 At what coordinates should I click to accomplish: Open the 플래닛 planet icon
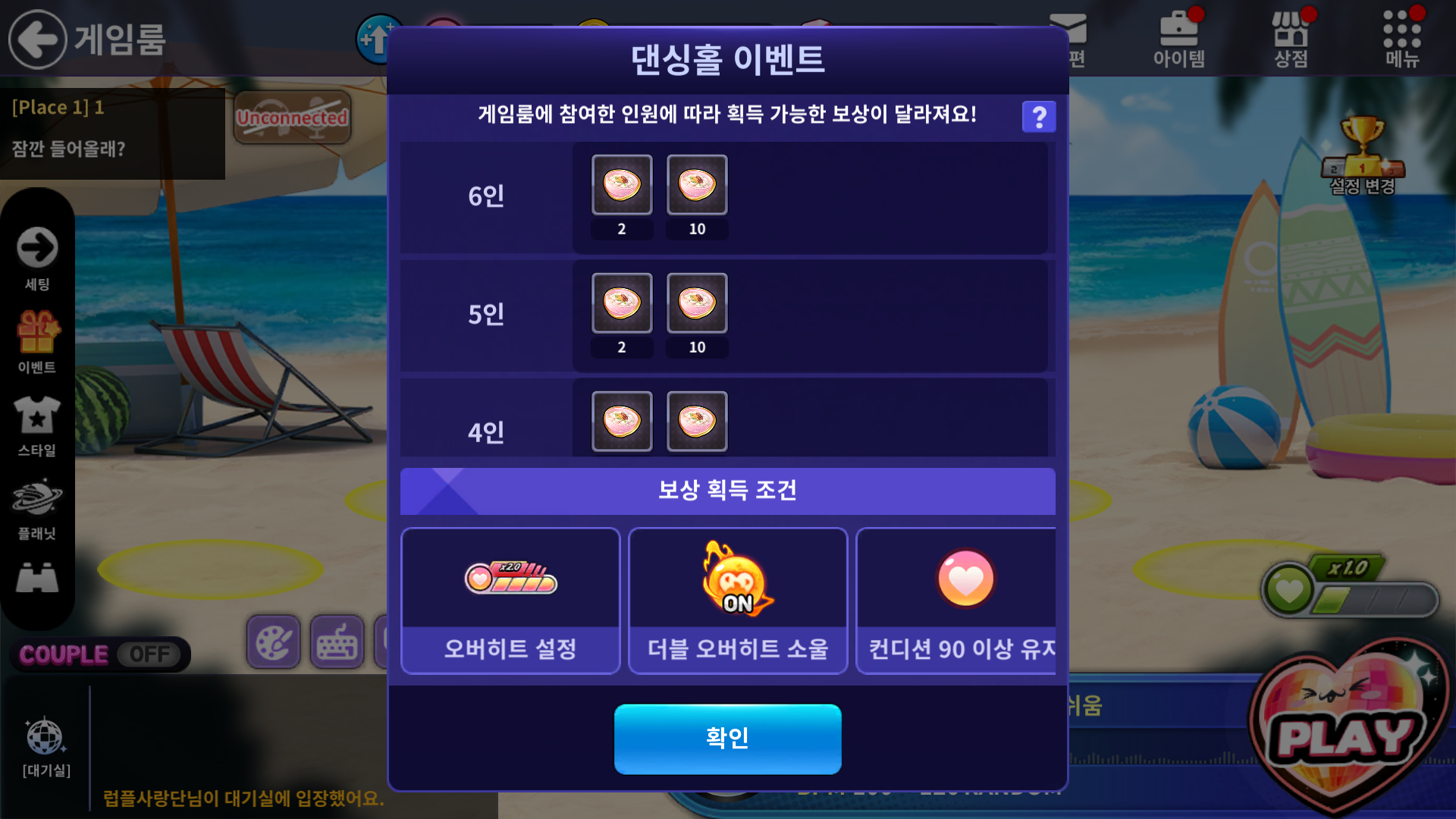pyautogui.click(x=37, y=508)
